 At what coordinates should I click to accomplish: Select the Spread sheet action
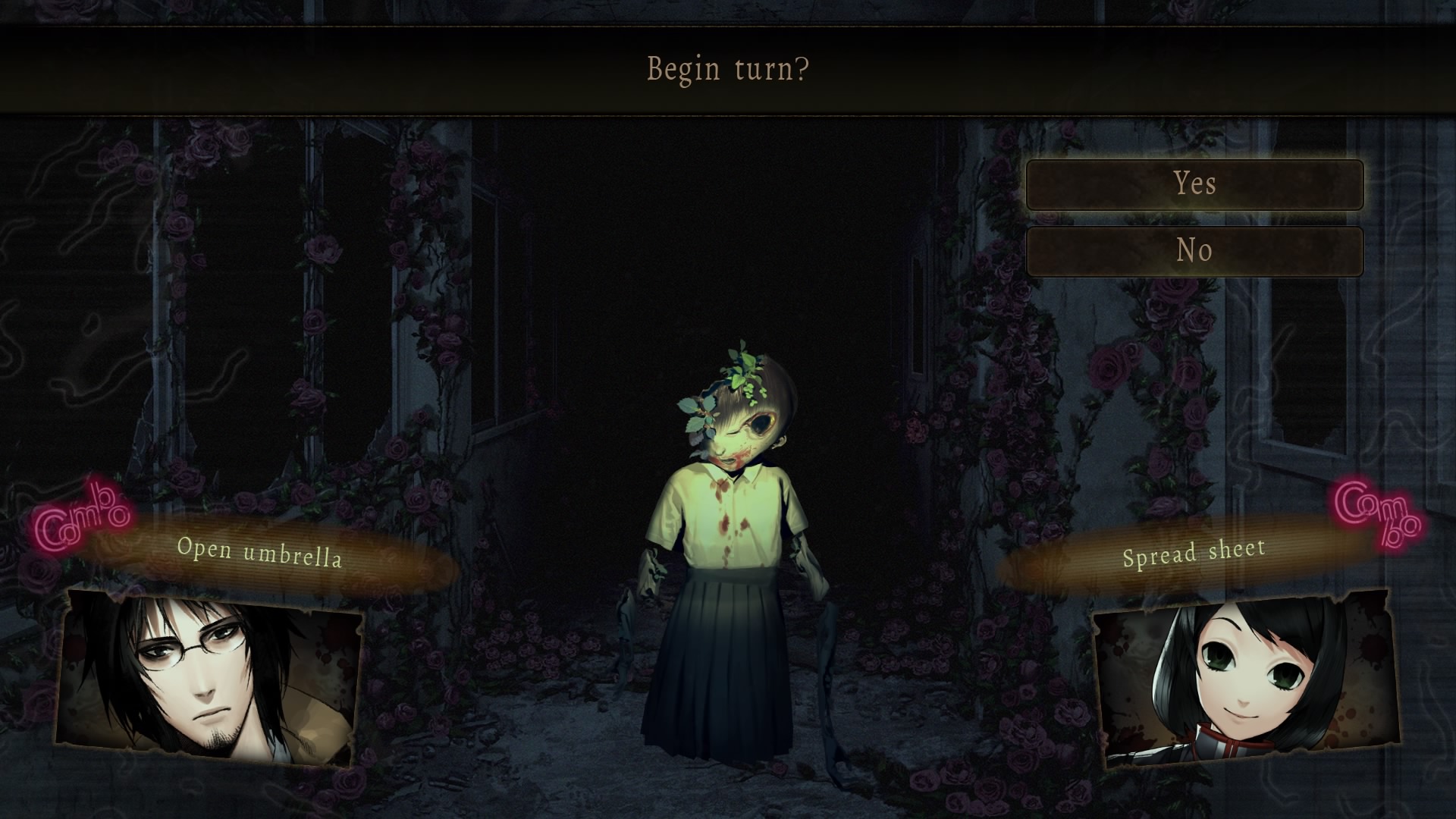[1194, 552]
